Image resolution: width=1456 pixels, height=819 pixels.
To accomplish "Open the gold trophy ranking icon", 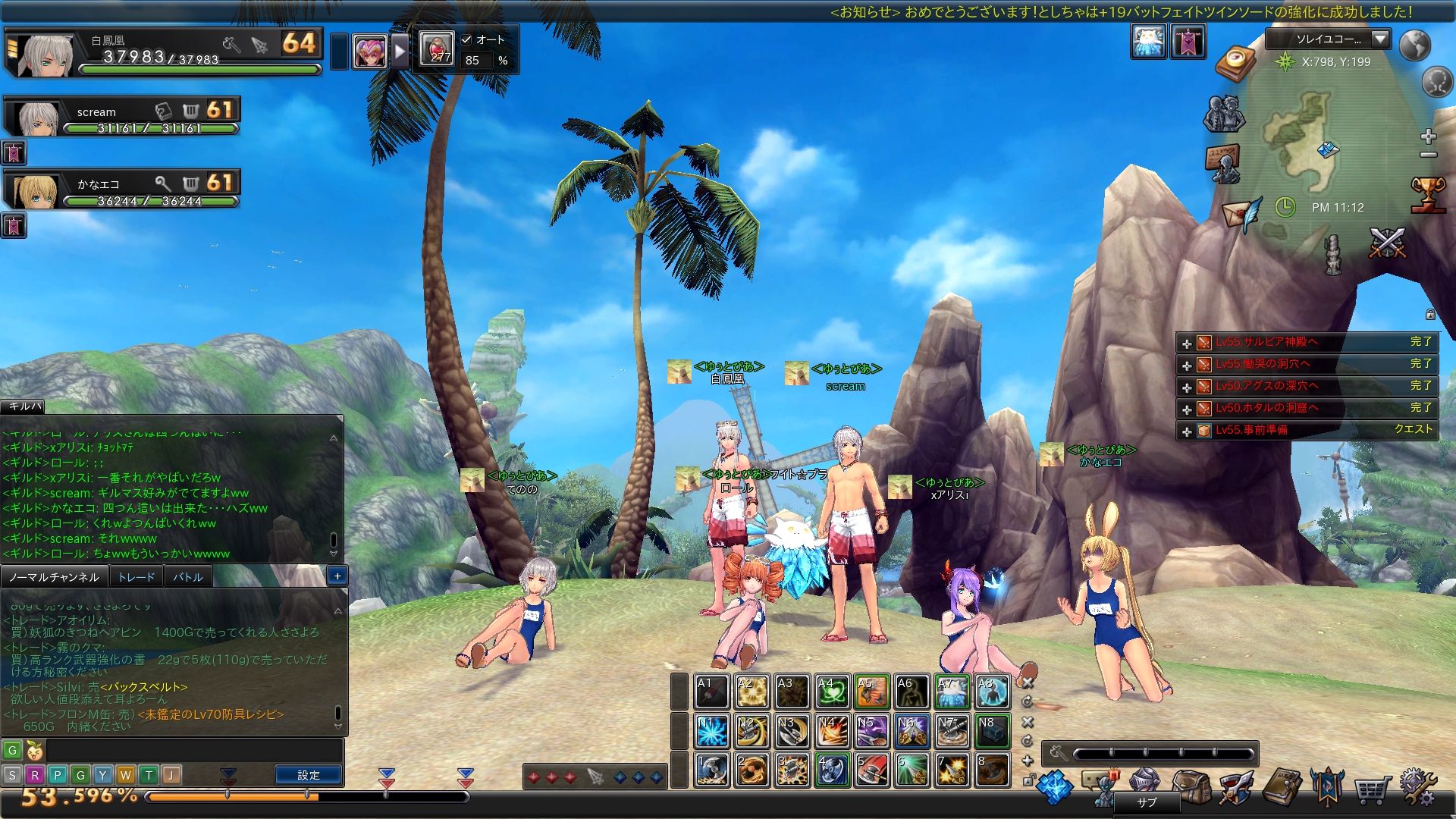I will [x=1427, y=194].
